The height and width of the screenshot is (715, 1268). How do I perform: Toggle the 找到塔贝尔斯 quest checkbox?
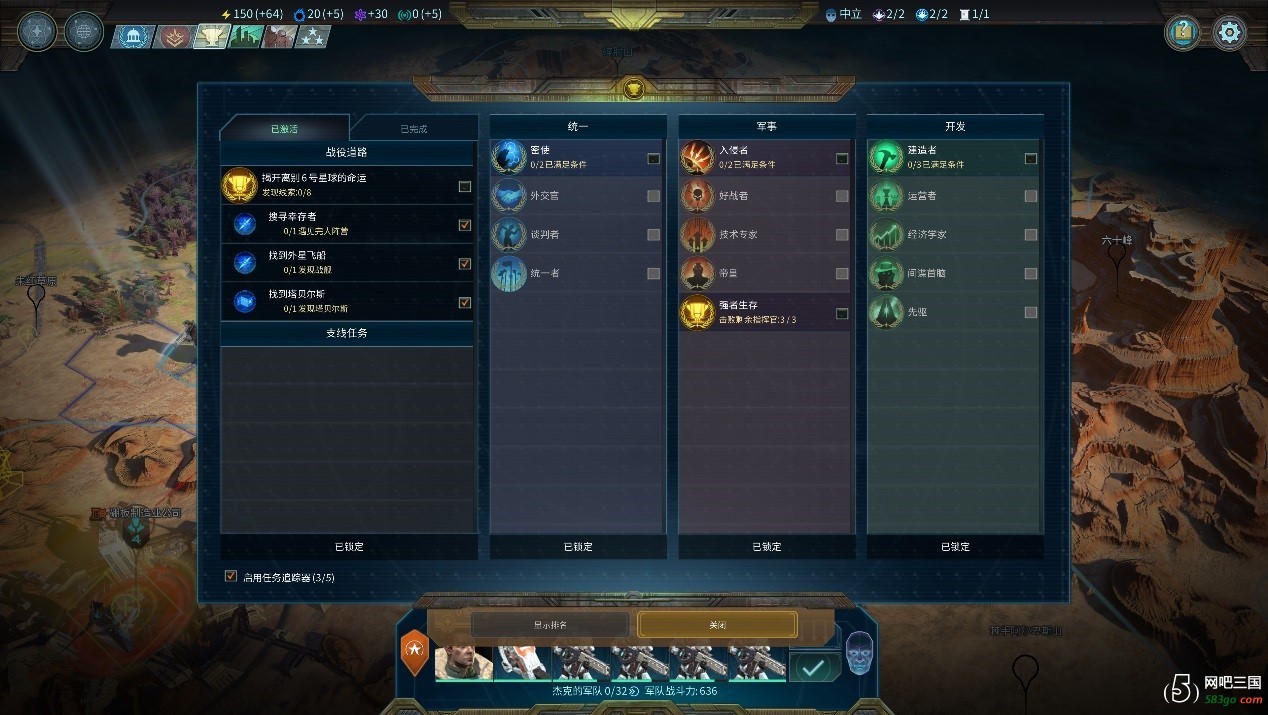pyautogui.click(x=465, y=303)
